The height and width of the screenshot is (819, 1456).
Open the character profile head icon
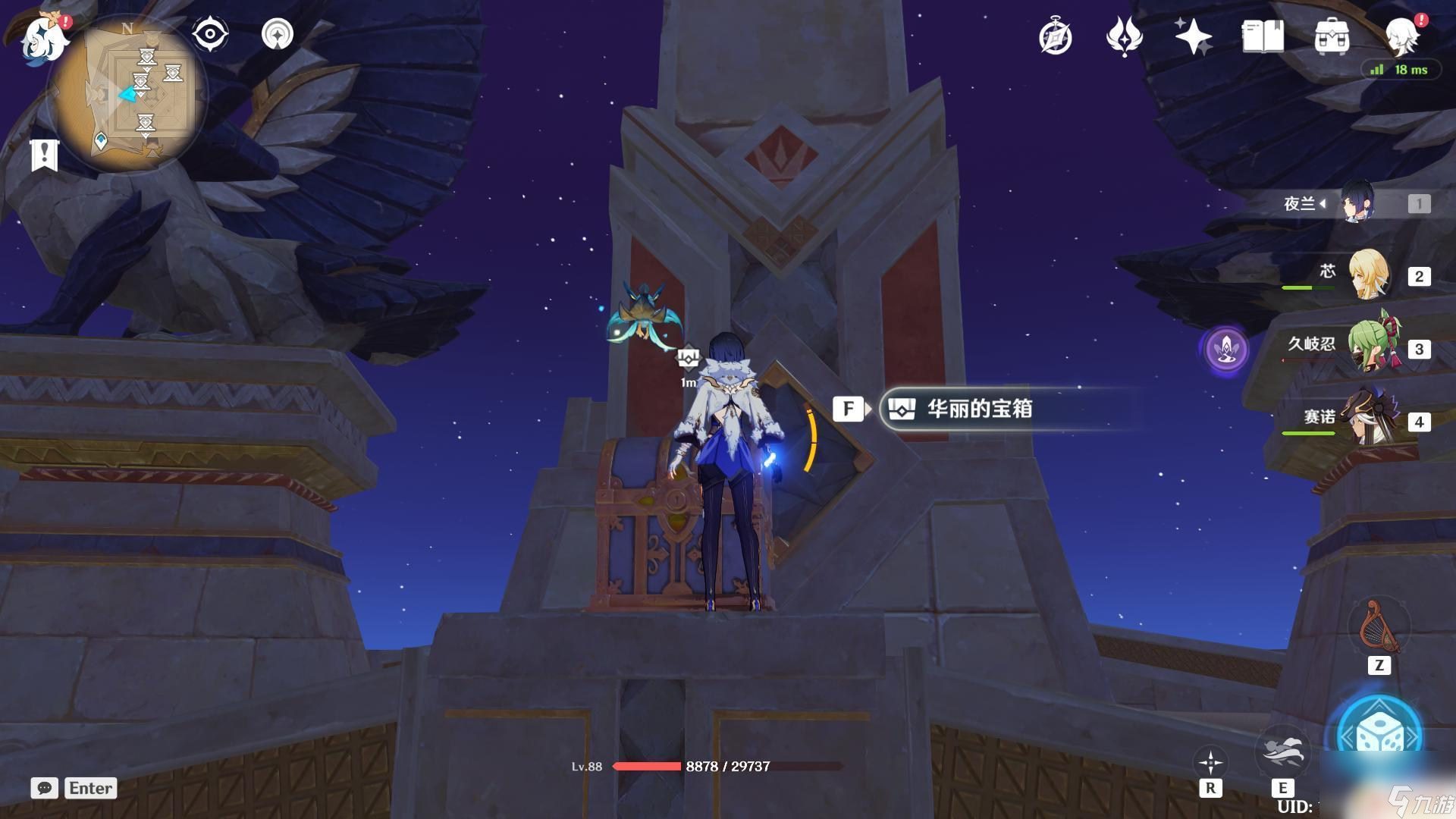click(1401, 35)
